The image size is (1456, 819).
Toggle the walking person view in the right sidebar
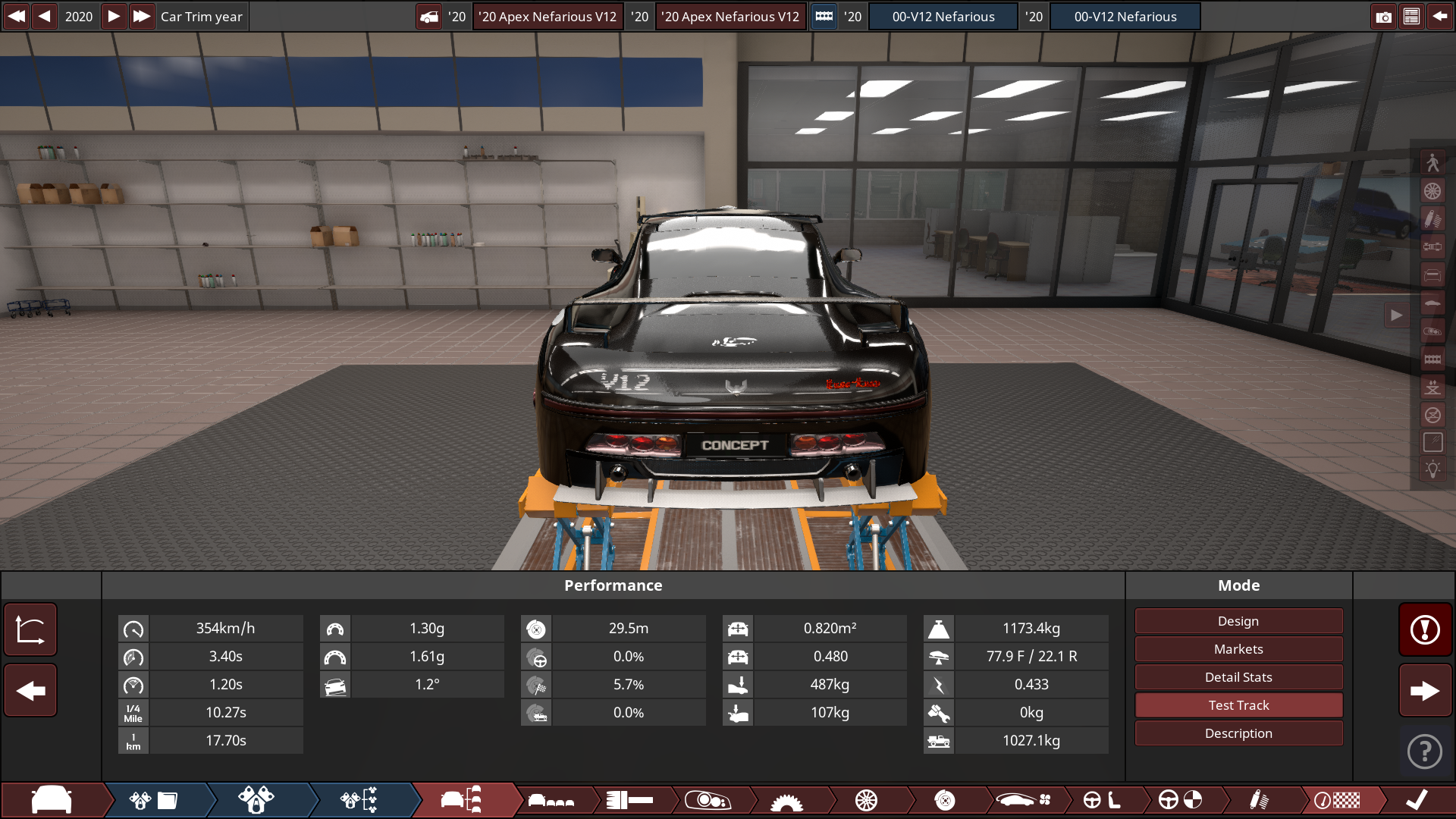point(1433,161)
